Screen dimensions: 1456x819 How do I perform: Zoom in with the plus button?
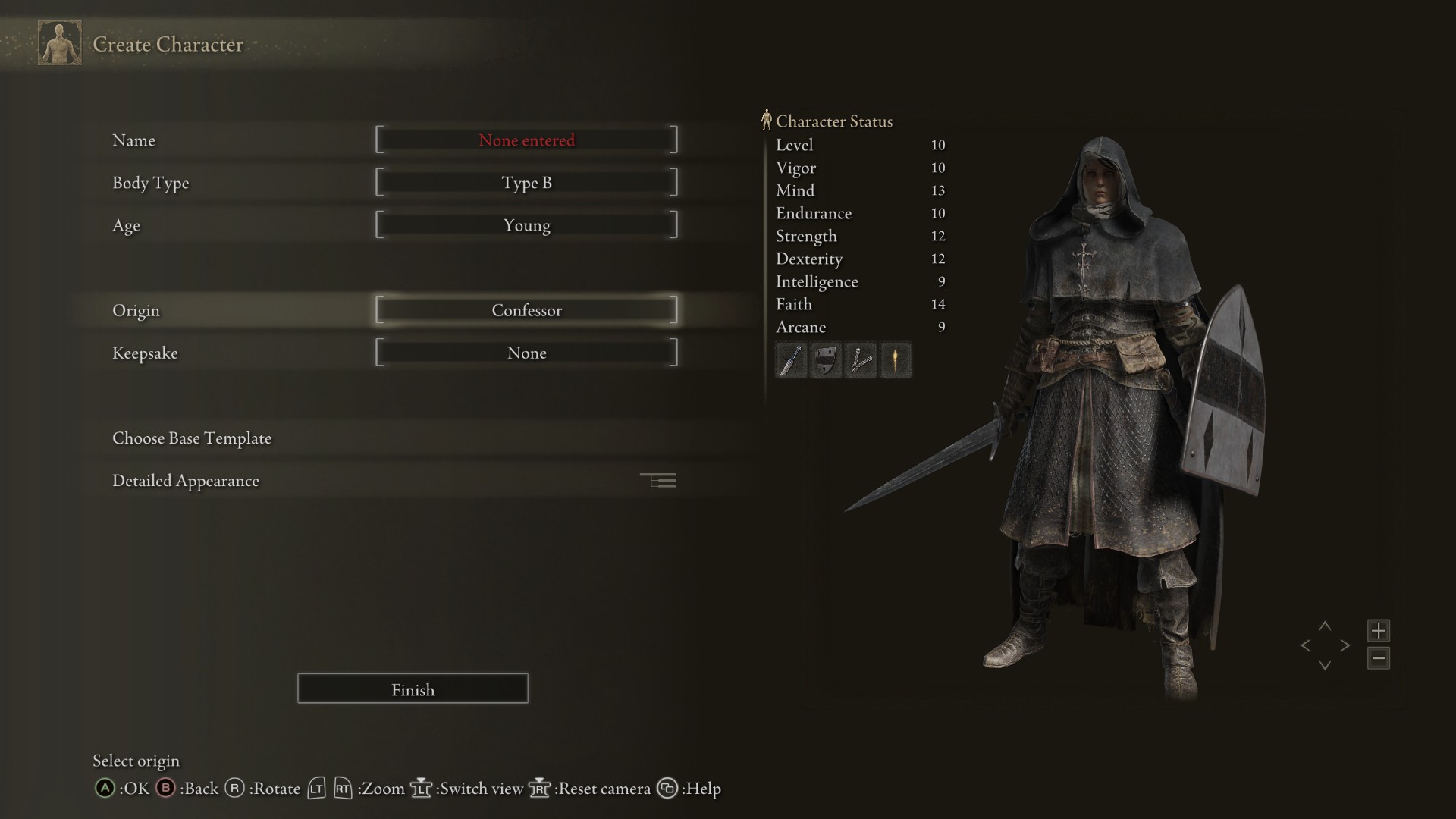coord(1379,630)
